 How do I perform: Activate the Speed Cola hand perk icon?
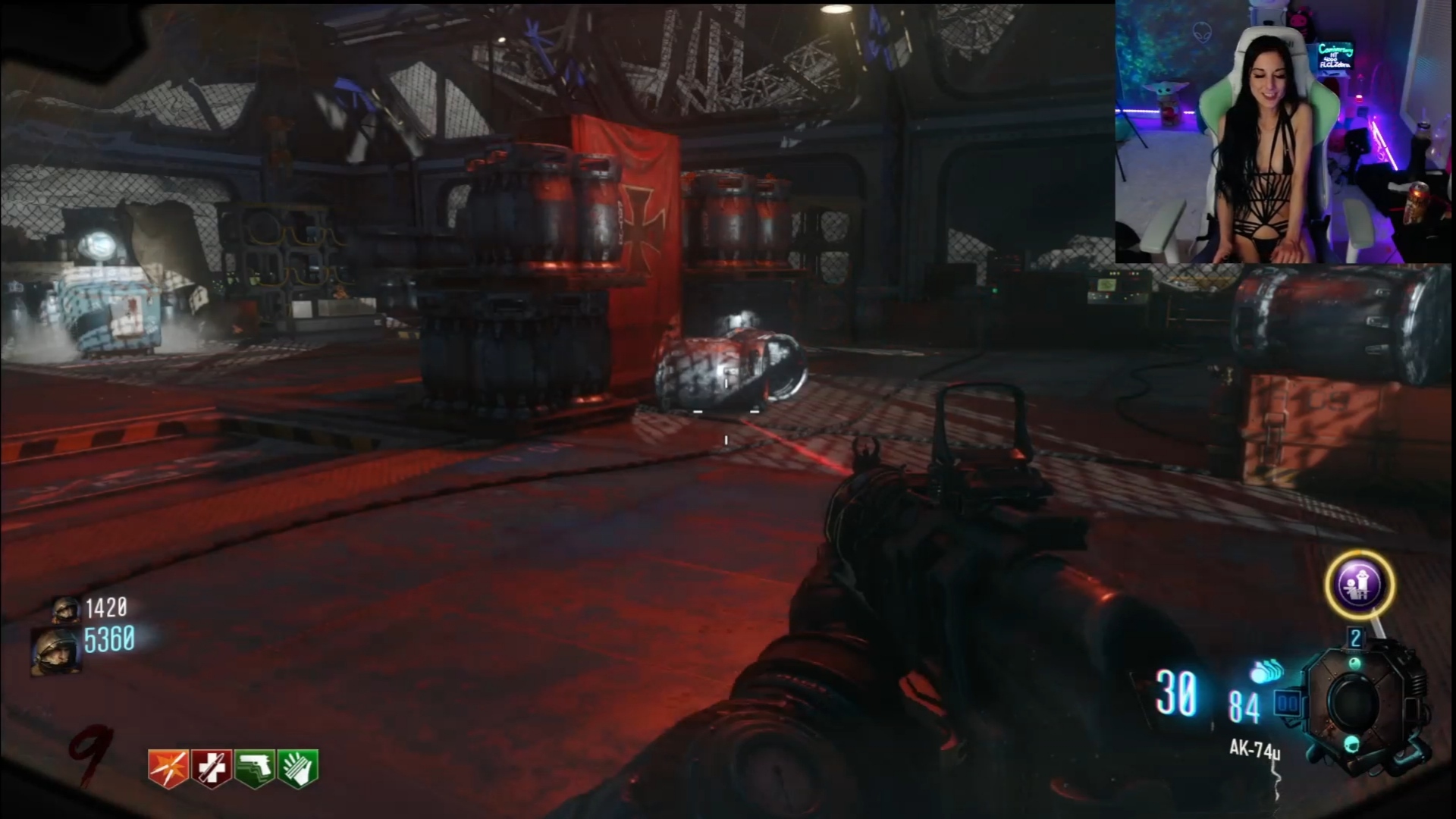[x=297, y=769]
